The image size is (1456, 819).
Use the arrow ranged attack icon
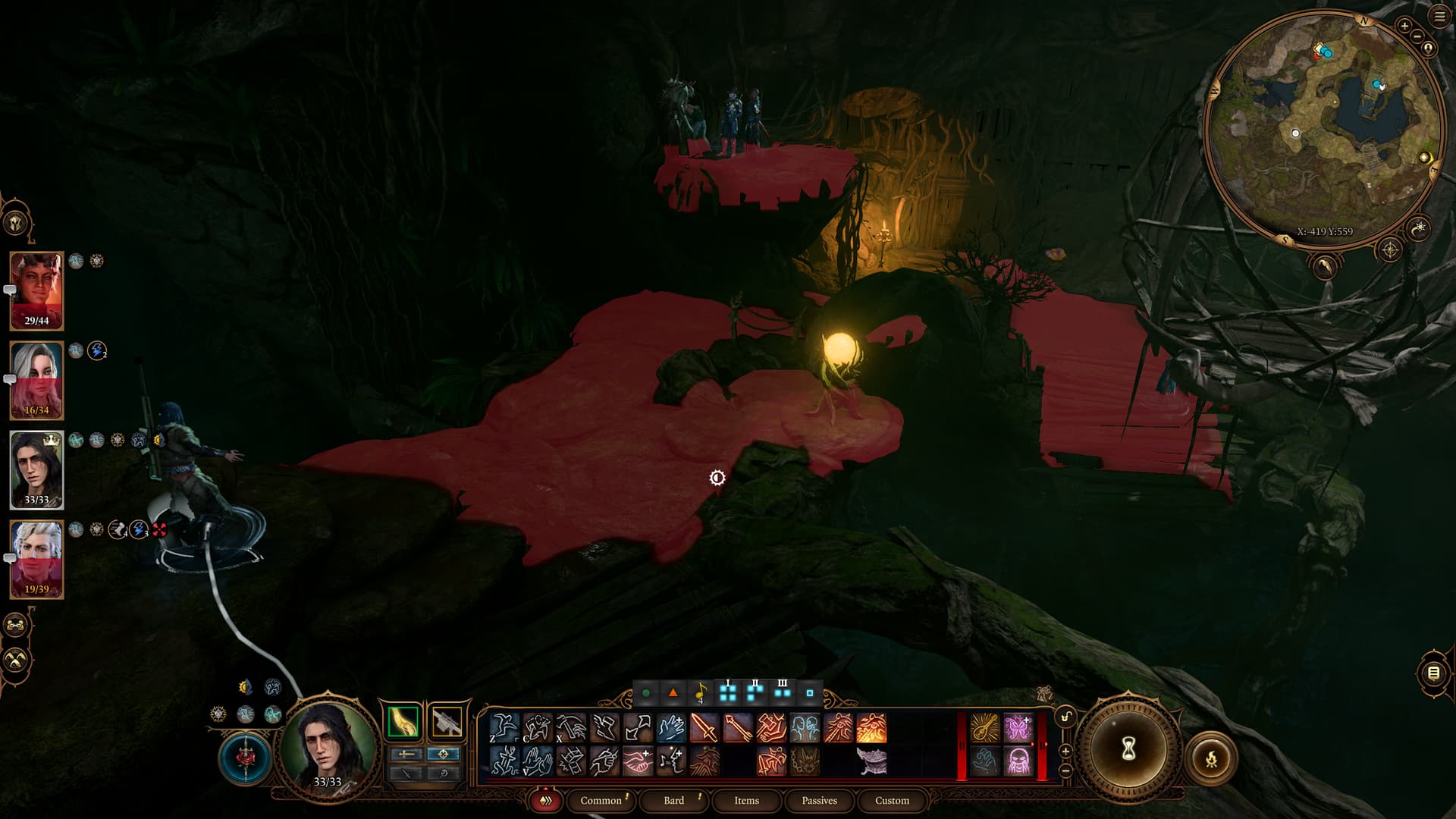738,728
